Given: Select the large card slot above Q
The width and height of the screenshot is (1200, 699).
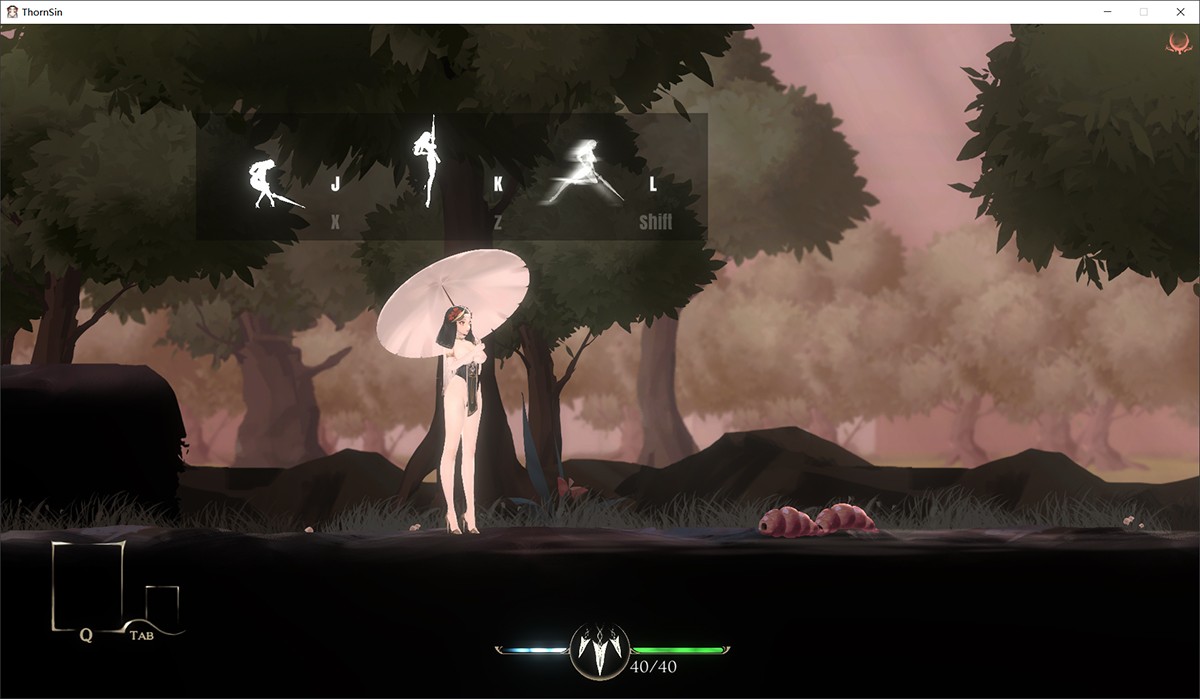Looking at the screenshot, I should 88,584.
